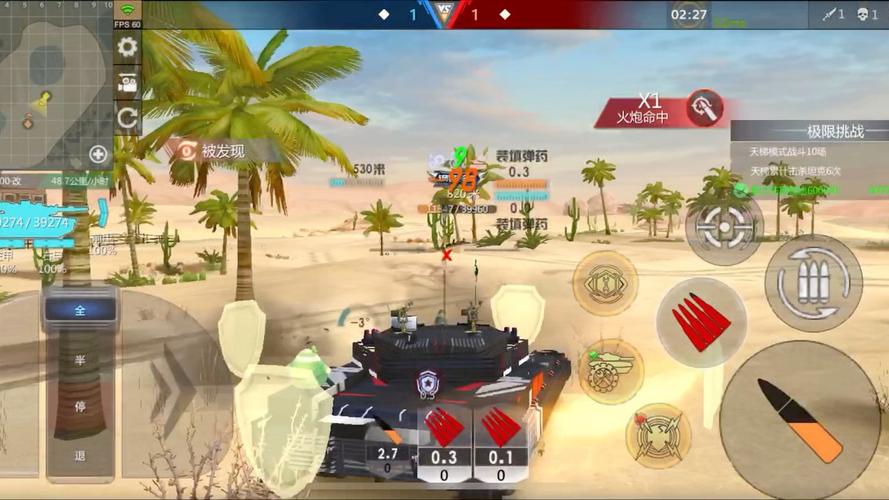This screenshot has width=889, height=500.
Task: Toggle the crosshair aiming scope button
Action: [x=724, y=227]
